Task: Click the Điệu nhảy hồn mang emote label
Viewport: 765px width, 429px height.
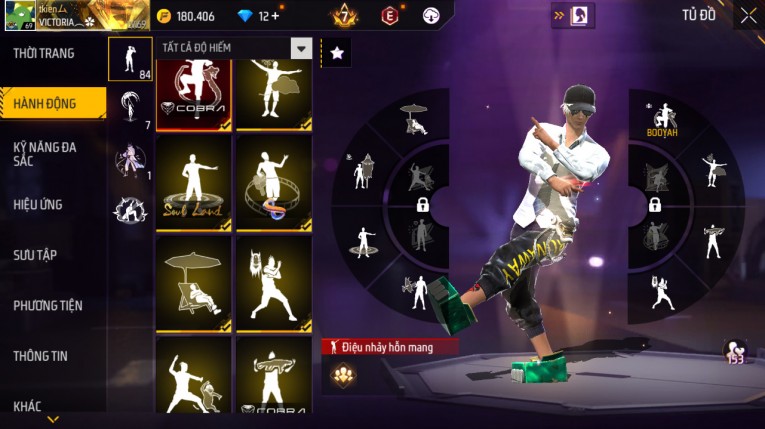Action: click(391, 347)
